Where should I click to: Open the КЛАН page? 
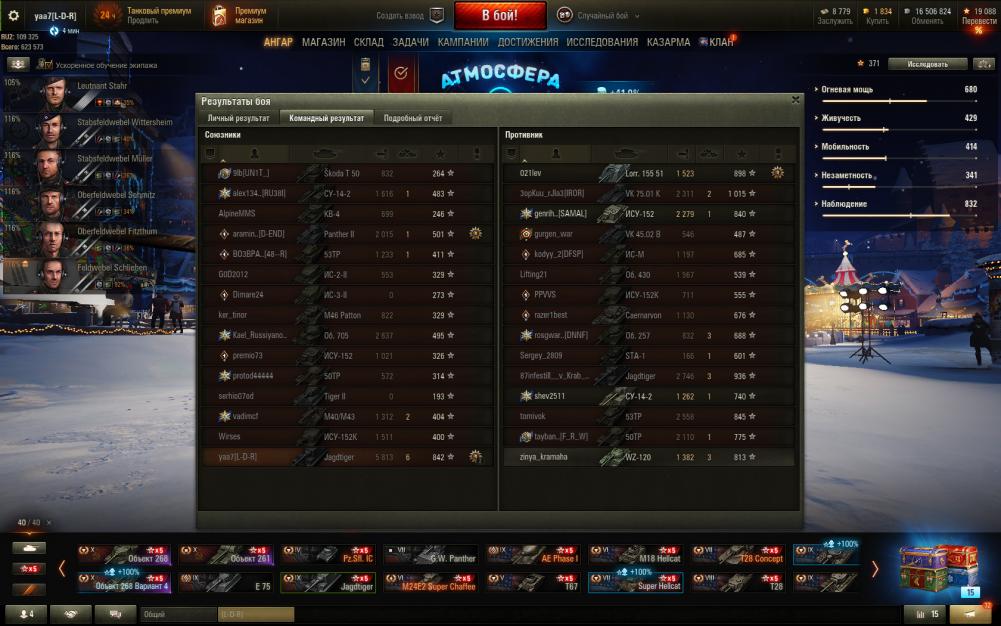(x=720, y=43)
